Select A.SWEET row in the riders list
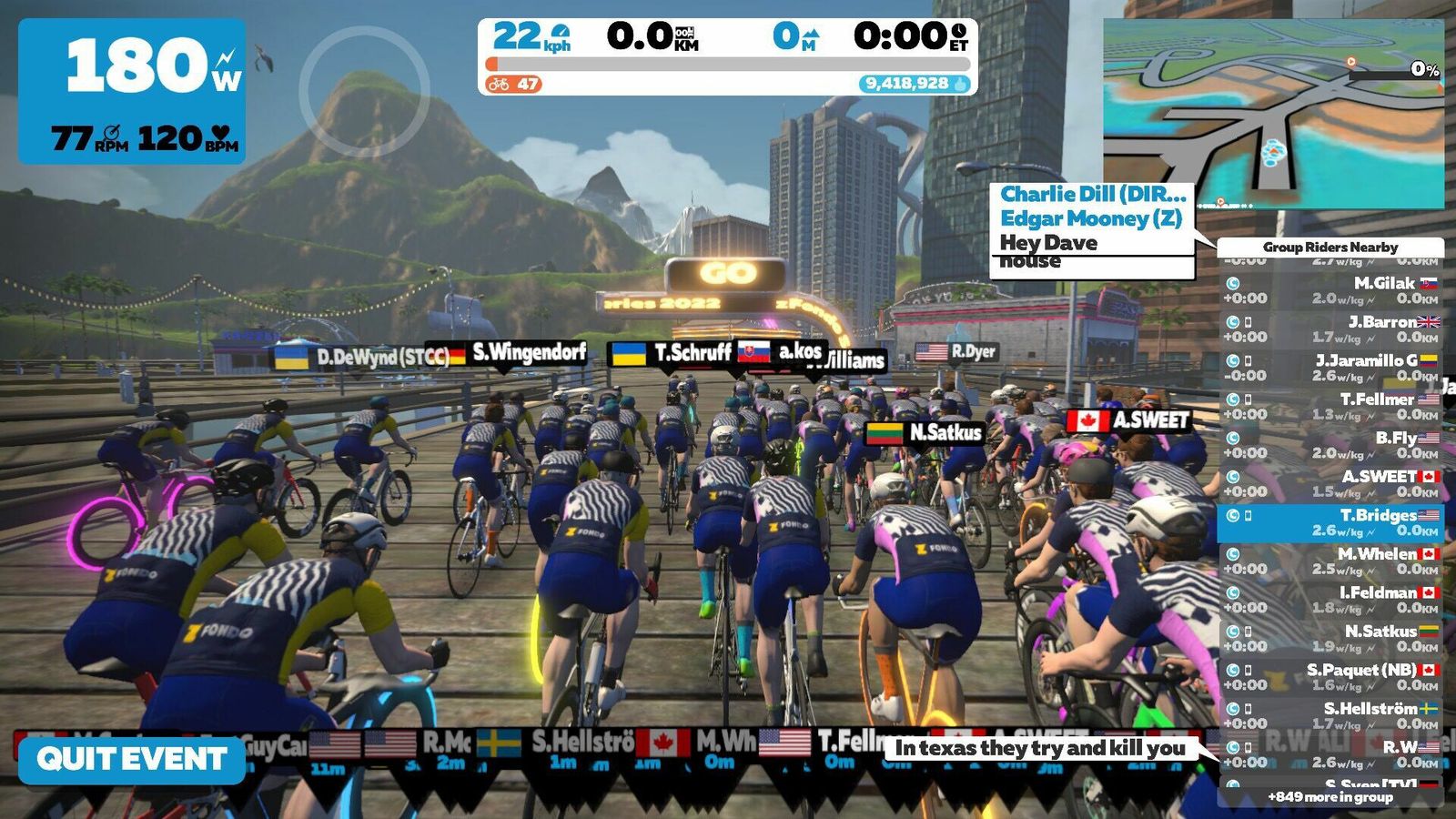1456x819 pixels. [1330, 484]
